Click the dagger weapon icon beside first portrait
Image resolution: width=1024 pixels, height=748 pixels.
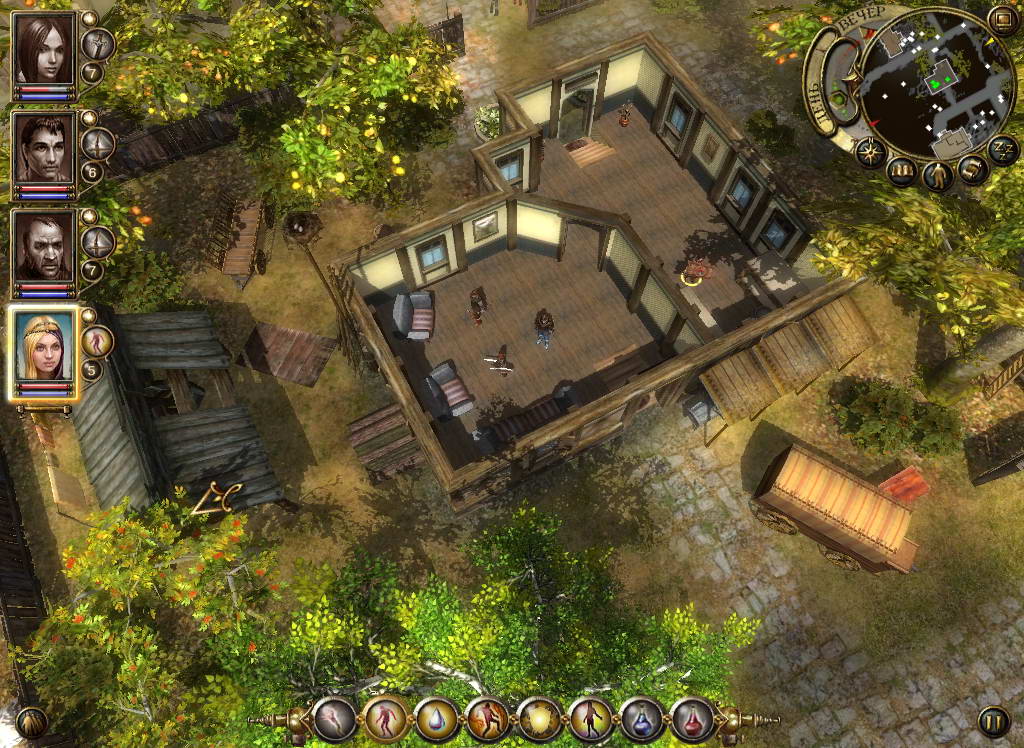point(97,44)
